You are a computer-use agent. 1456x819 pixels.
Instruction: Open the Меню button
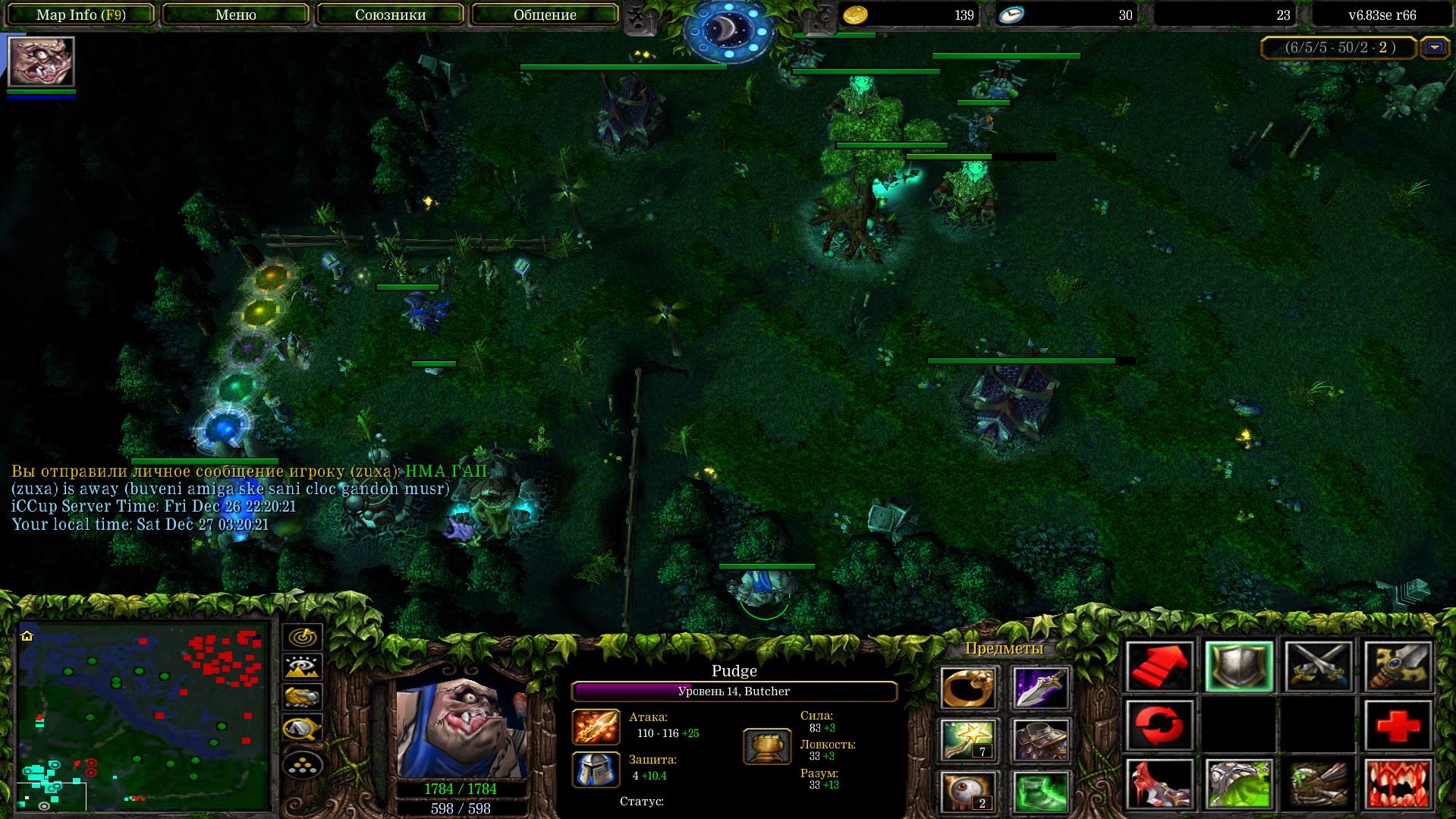click(x=235, y=14)
